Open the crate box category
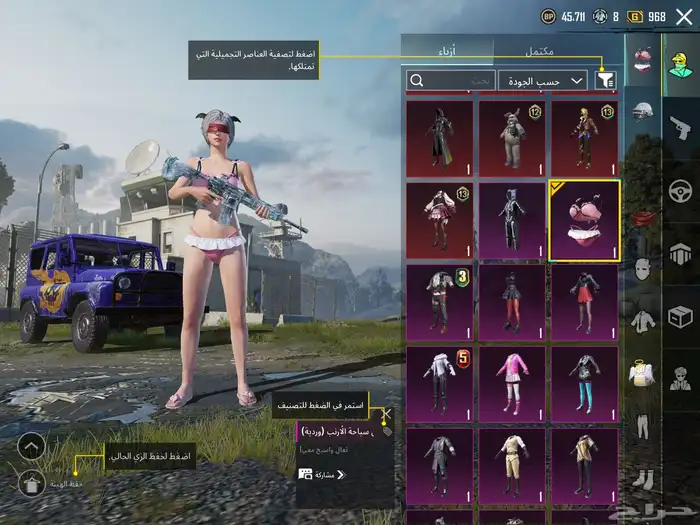 pyautogui.click(x=680, y=317)
